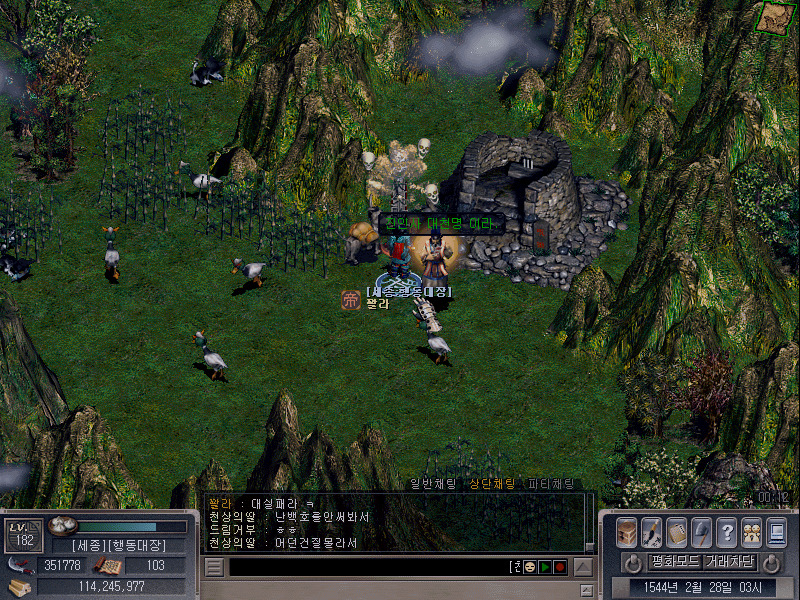Click the computer system menu icon
800x600 pixels.
click(776, 531)
